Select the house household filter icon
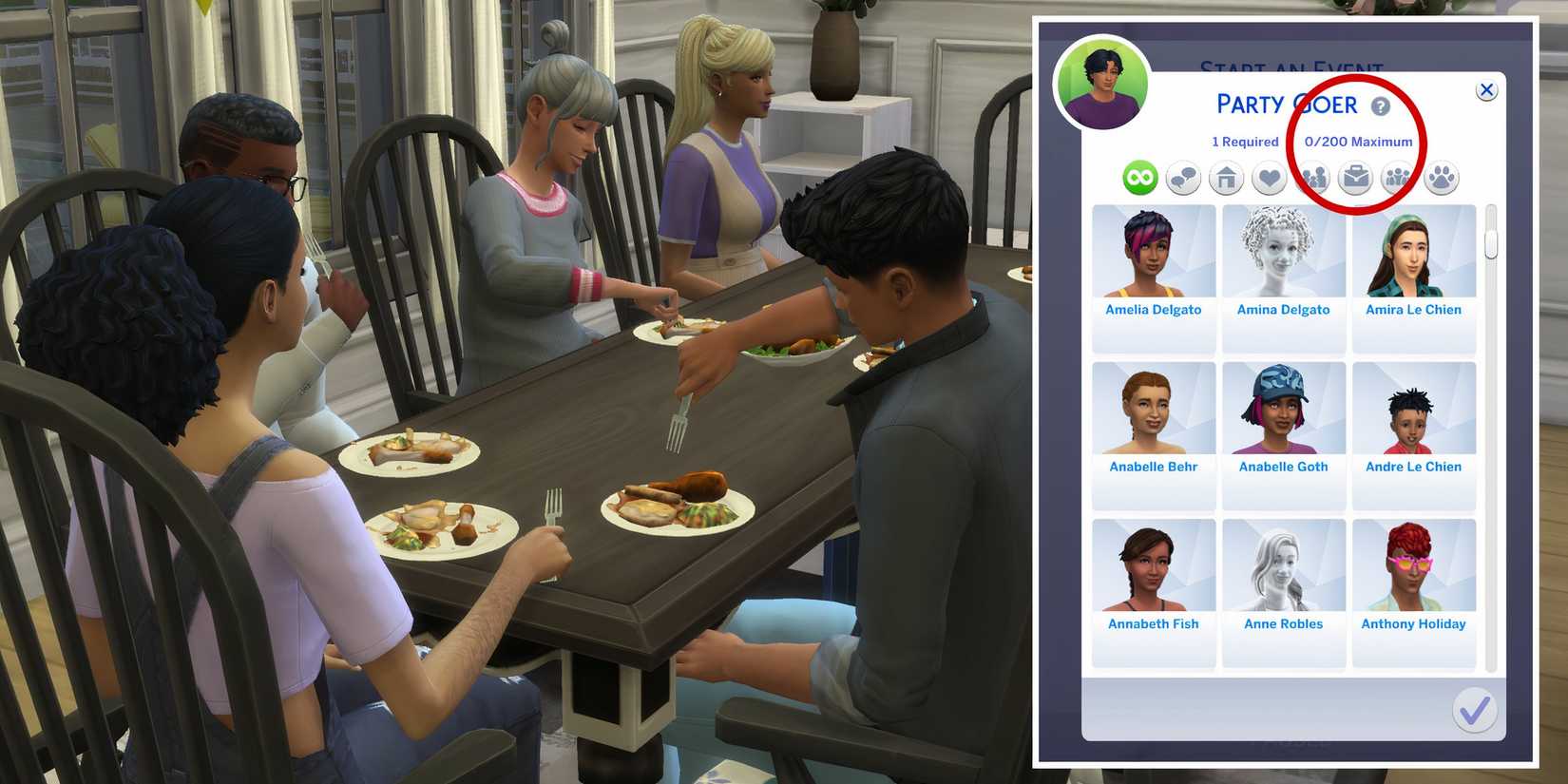The width and height of the screenshot is (1568, 784). click(x=1225, y=176)
